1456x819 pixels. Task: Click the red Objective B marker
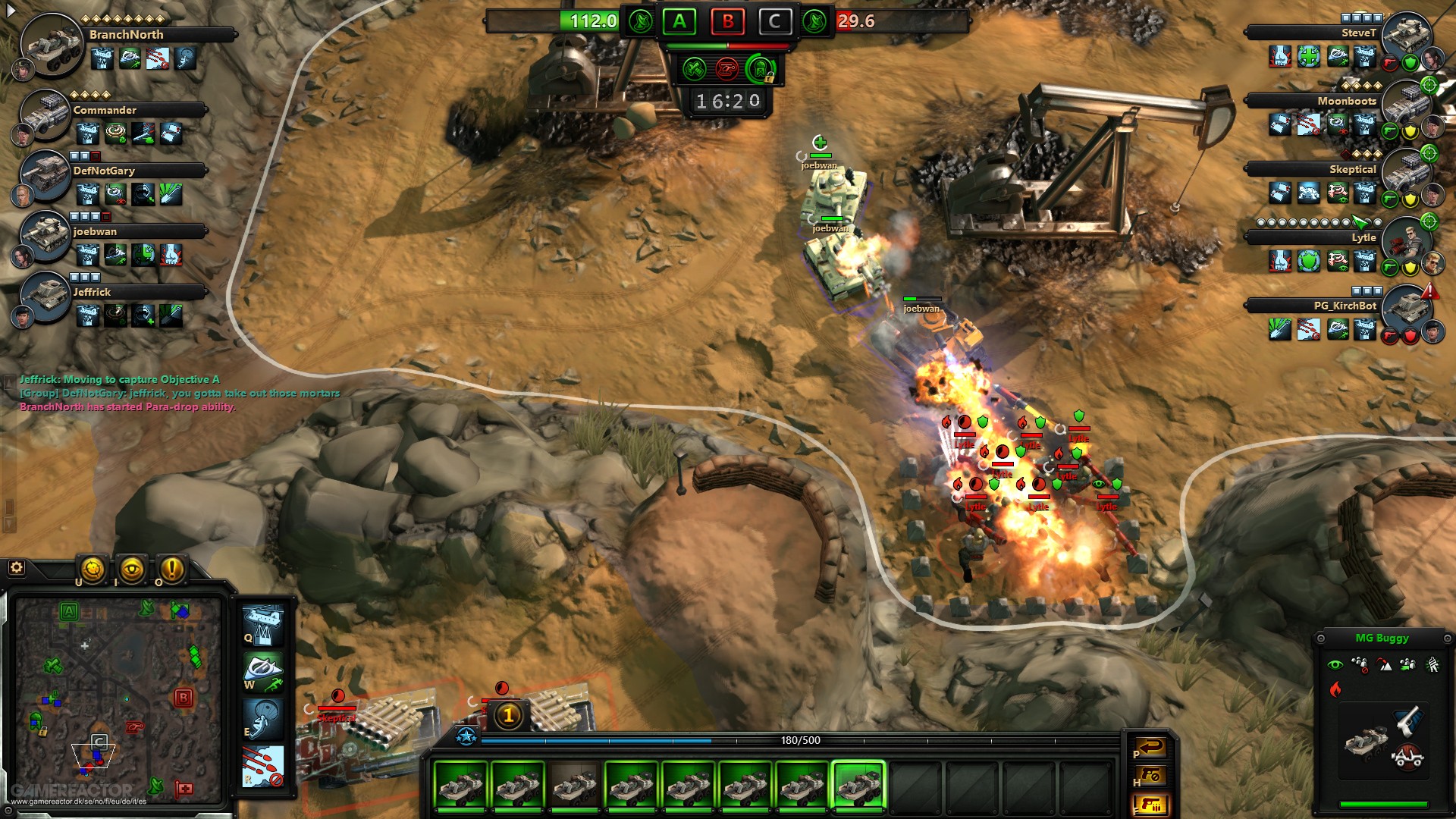click(727, 22)
